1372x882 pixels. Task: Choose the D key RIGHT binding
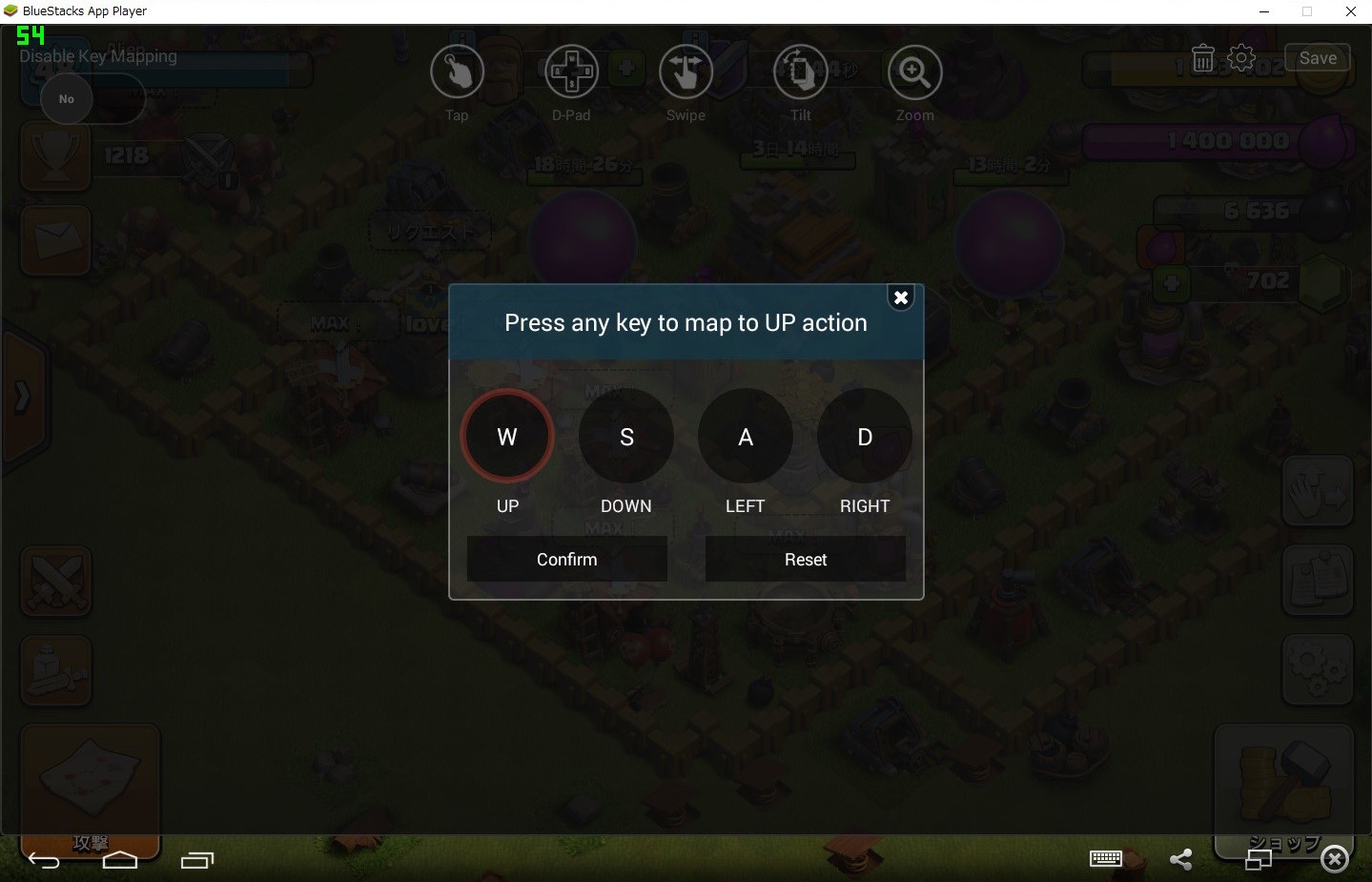(x=865, y=437)
